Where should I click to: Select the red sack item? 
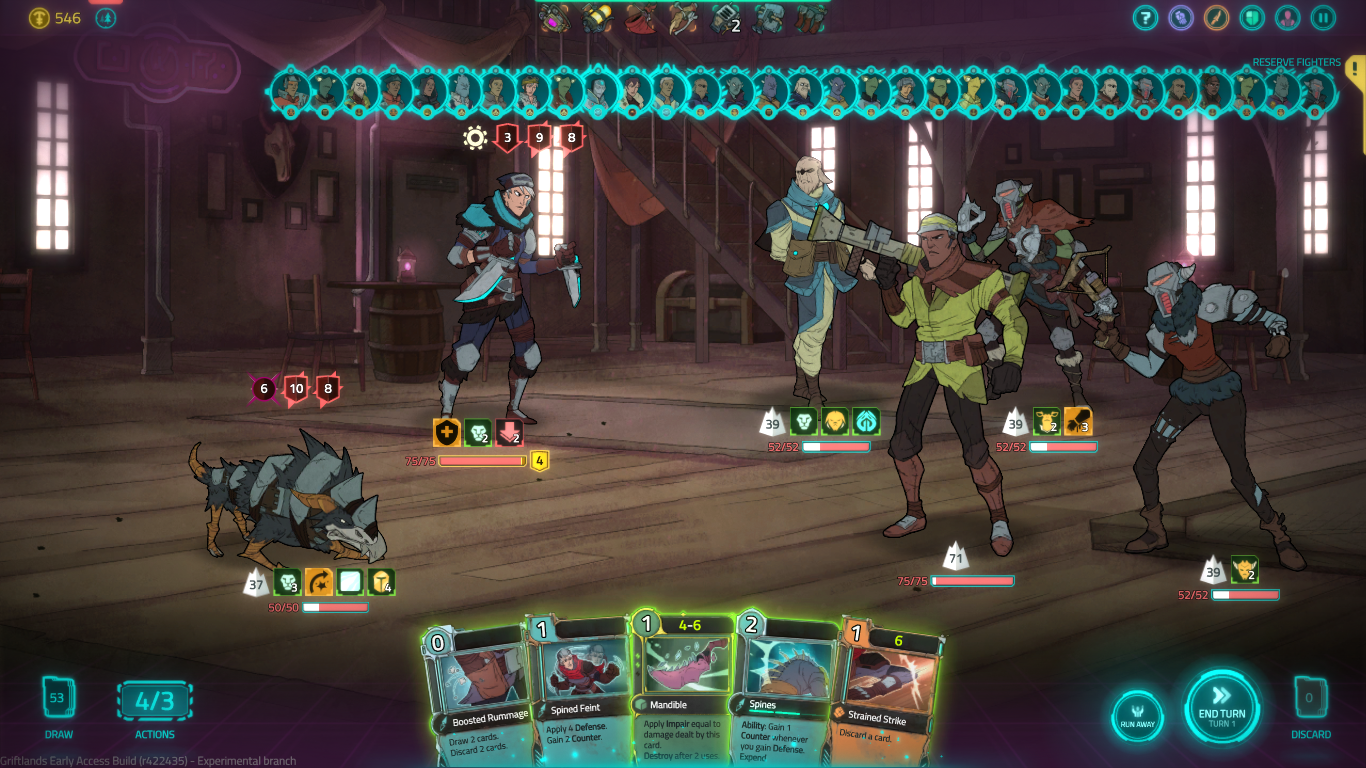tap(640, 17)
